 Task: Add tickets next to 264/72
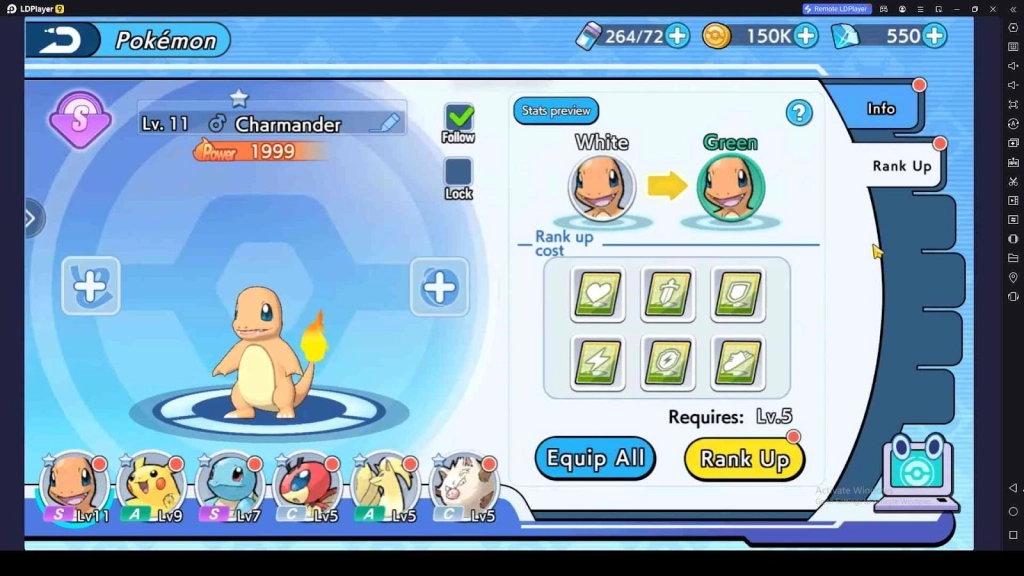(x=677, y=37)
